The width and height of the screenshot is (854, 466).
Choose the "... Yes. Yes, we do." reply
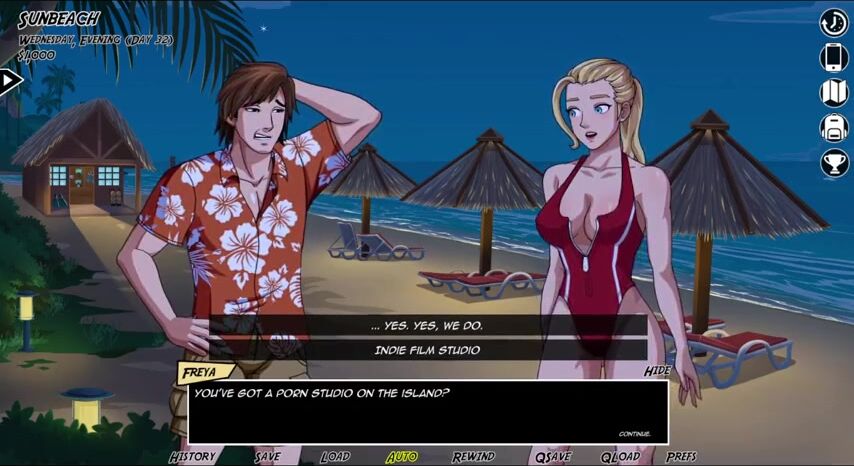427,326
